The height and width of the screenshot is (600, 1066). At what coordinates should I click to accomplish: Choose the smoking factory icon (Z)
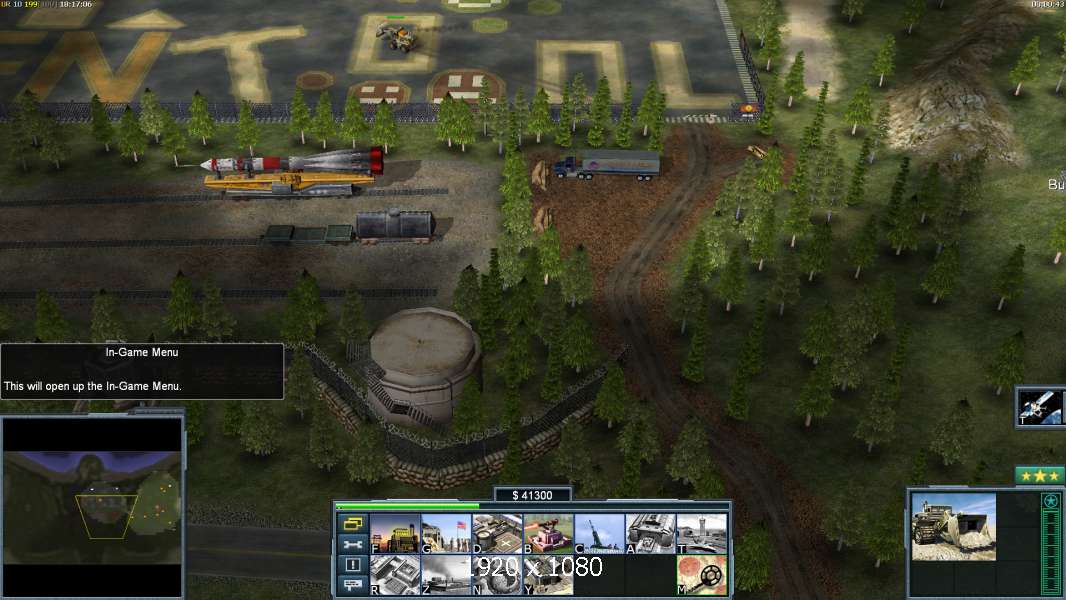coord(446,575)
